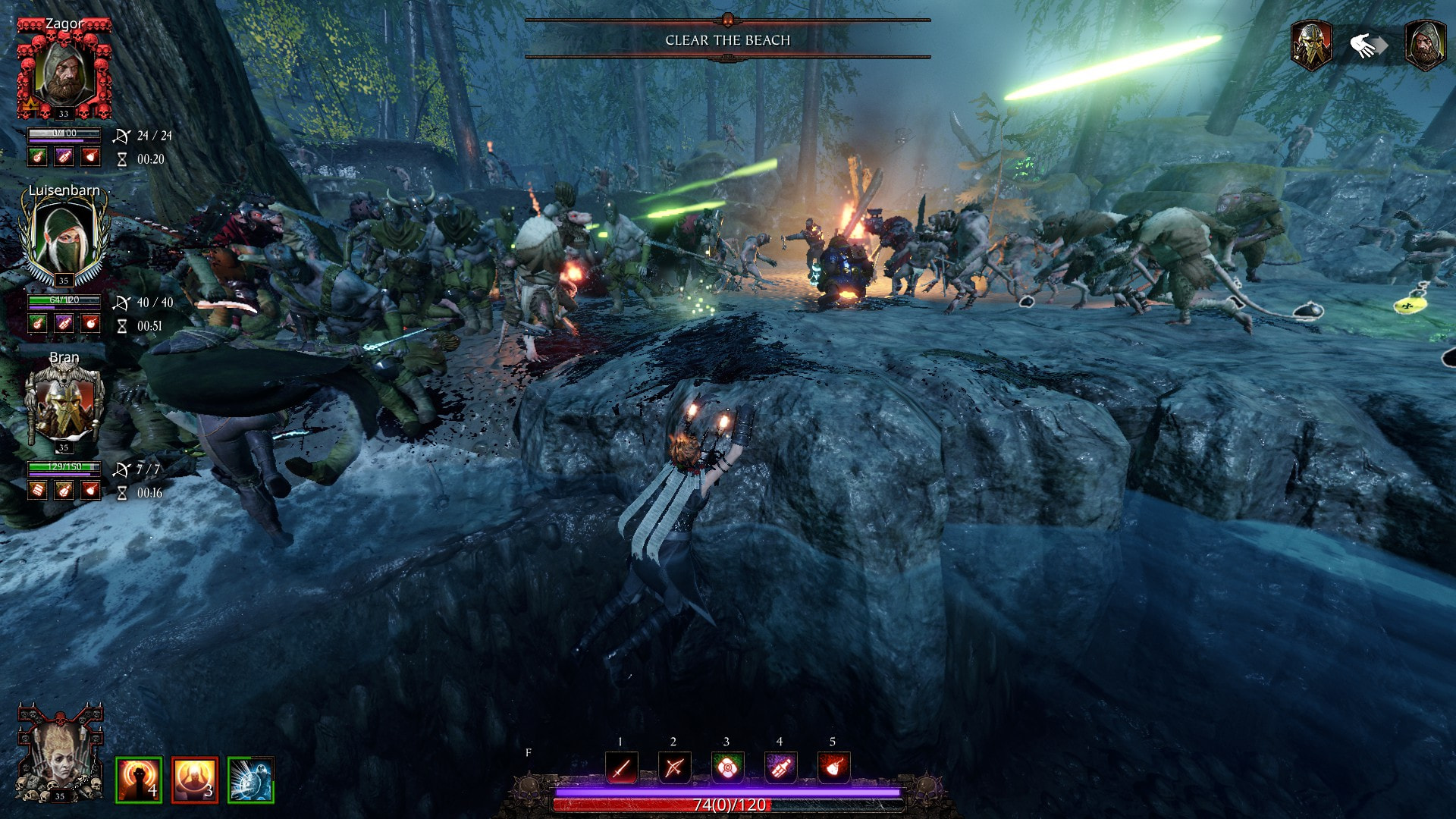Equip the red fire bomb slot
The image size is (1456, 819).
click(x=833, y=768)
